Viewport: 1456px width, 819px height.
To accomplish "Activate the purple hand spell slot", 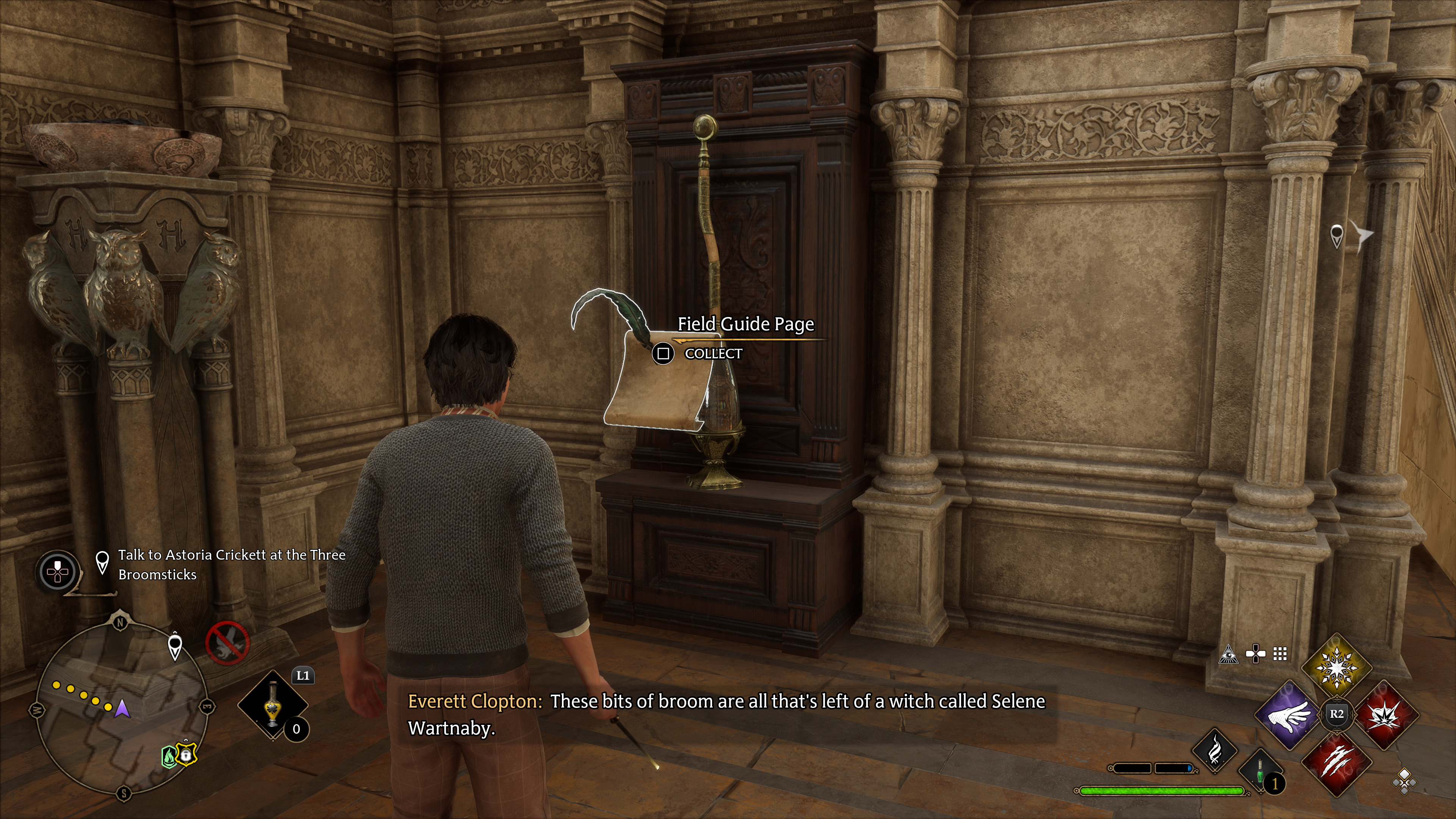I will tap(1289, 715).
